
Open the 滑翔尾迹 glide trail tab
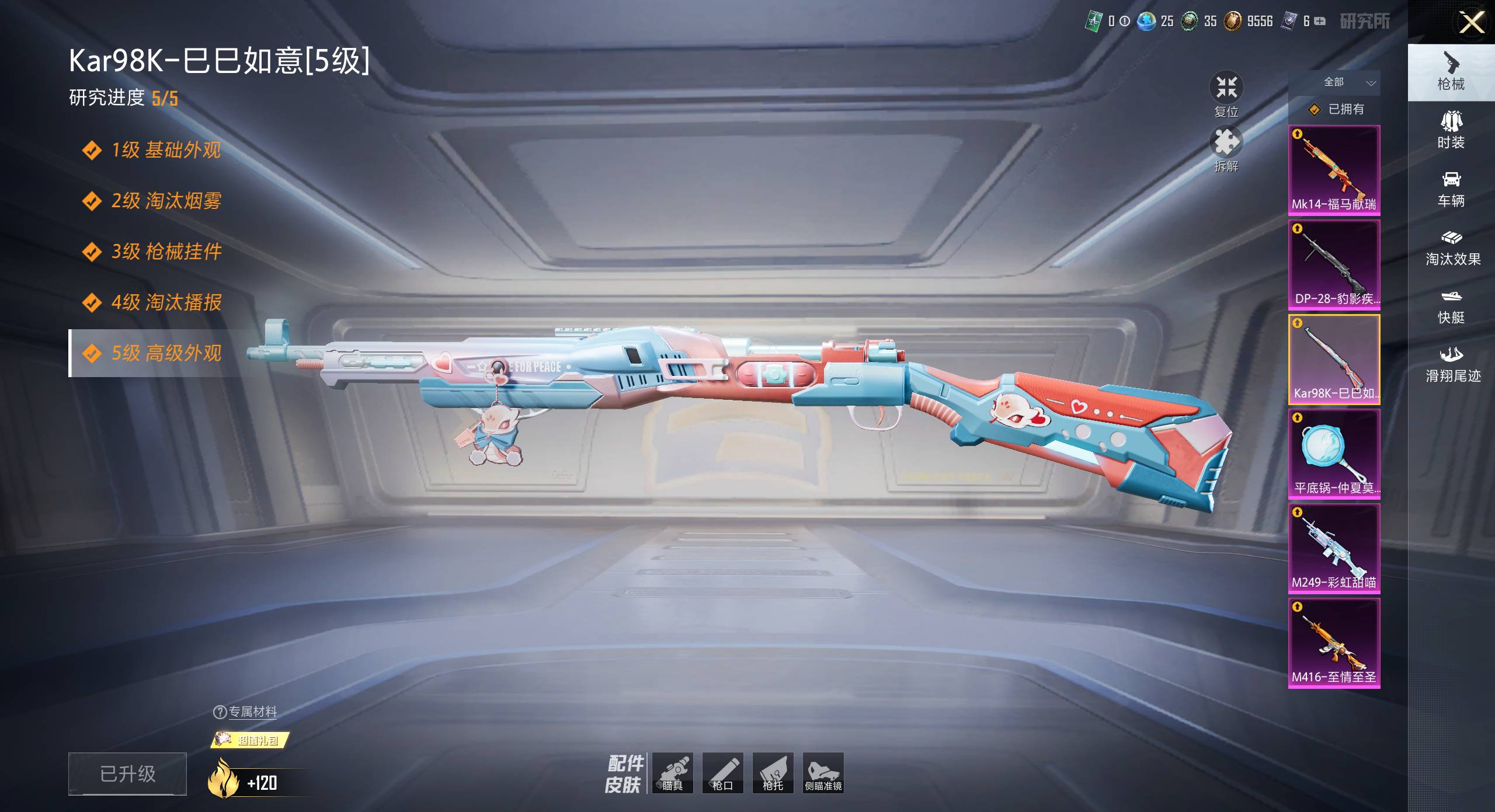pos(1452,364)
